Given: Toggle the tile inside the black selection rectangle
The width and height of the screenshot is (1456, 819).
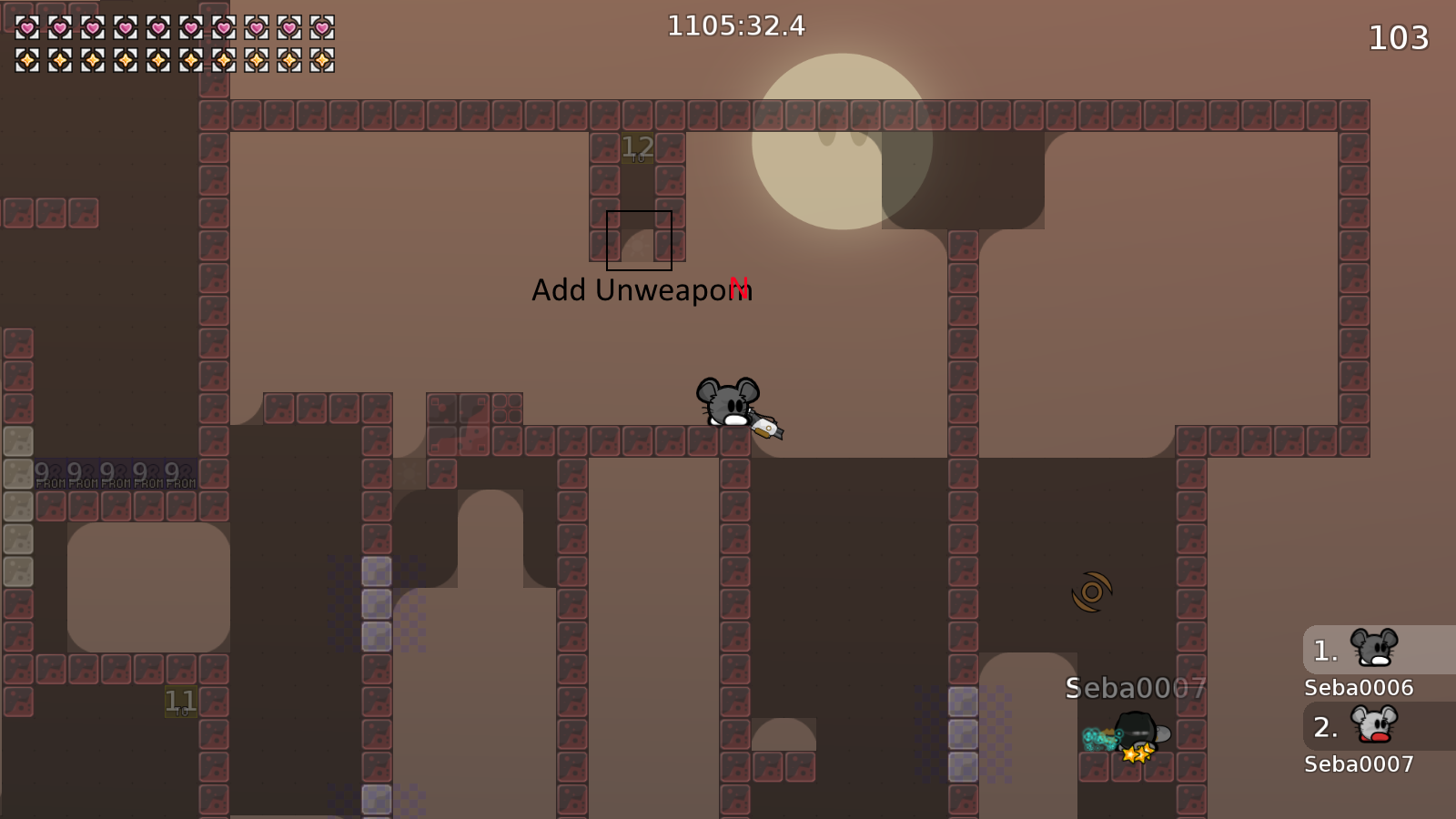Looking at the screenshot, I should coord(638,240).
